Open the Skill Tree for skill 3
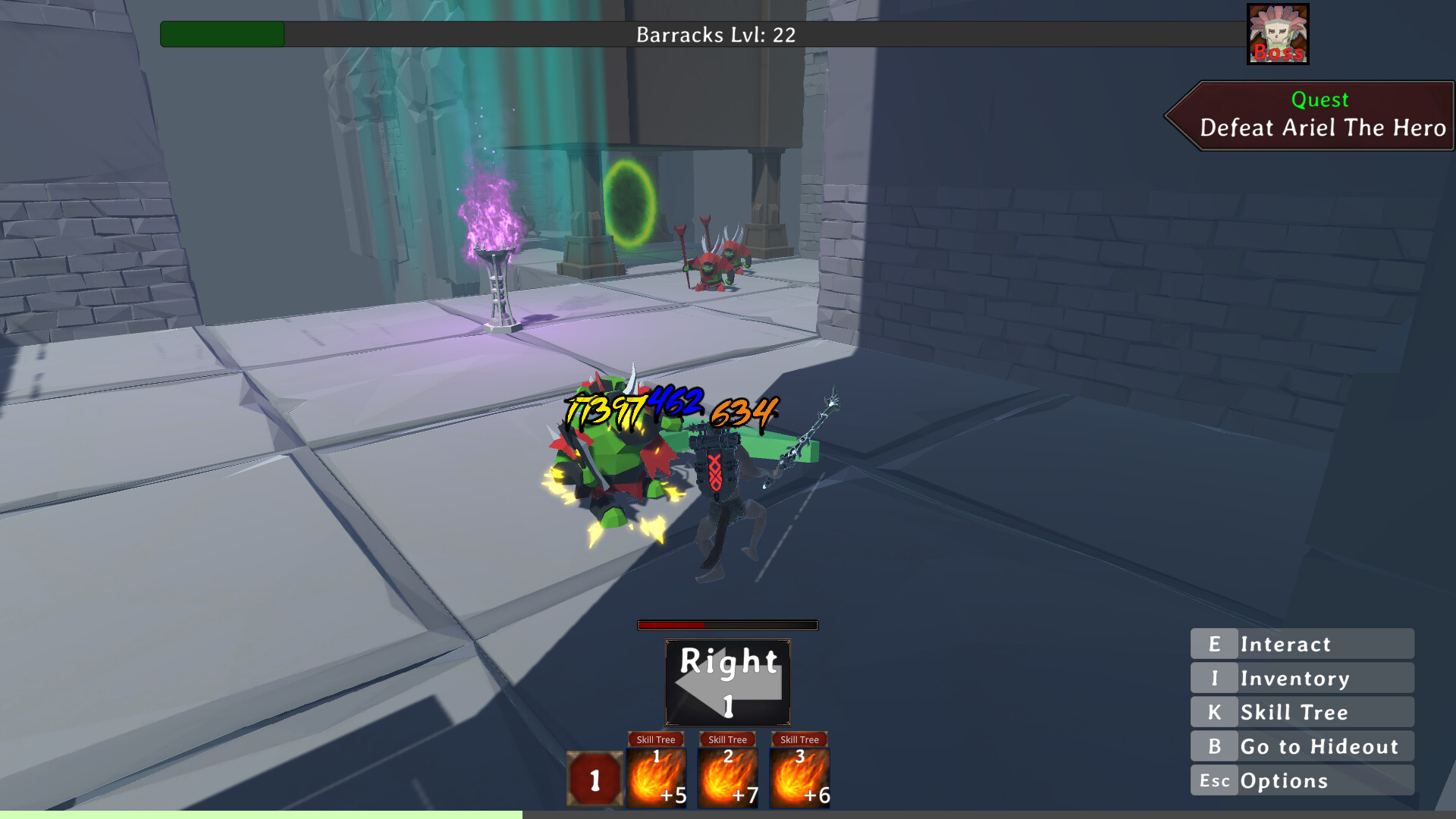1456x819 pixels. point(799,739)
